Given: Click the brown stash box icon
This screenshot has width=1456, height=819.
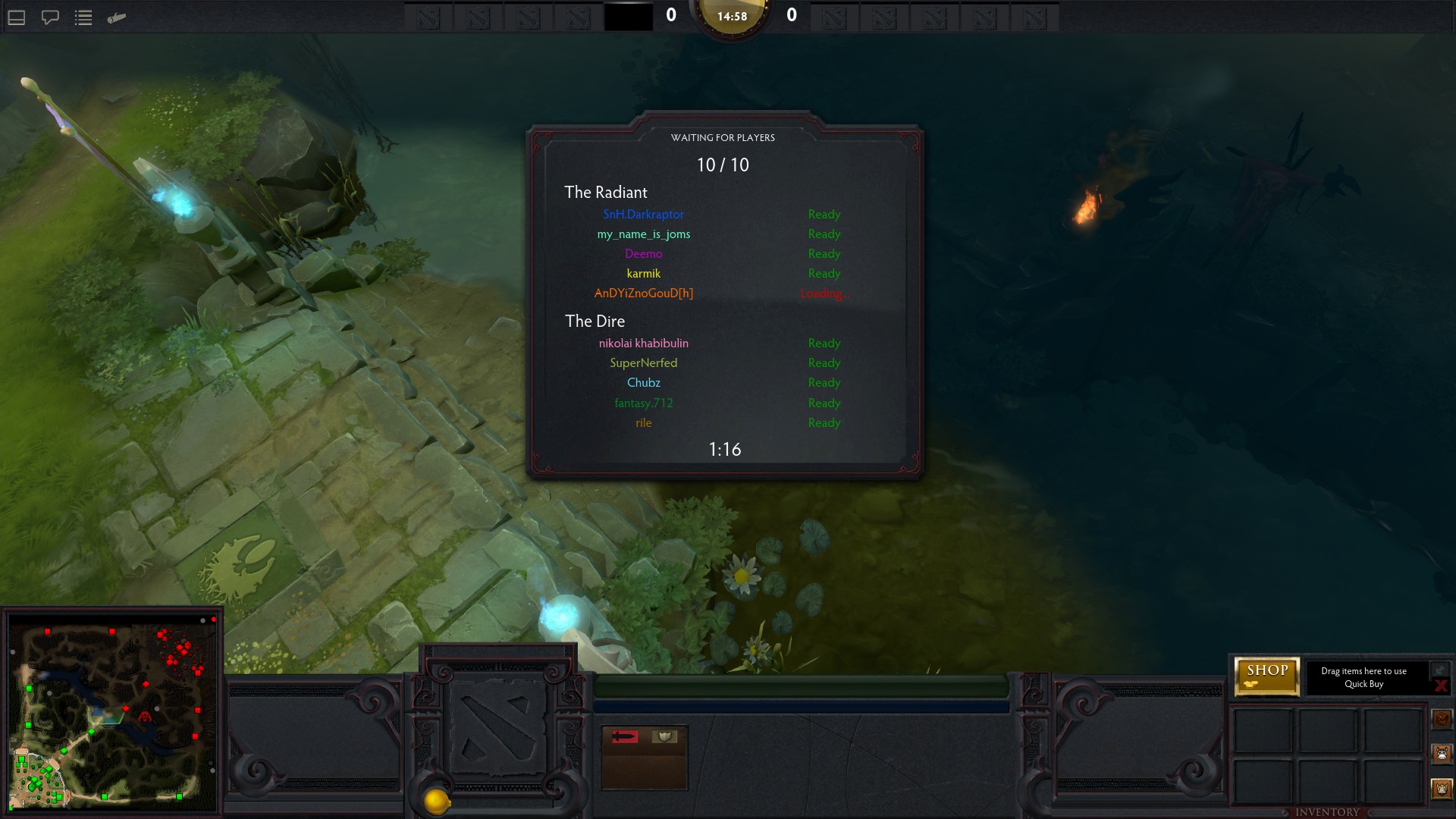Looking at the screenshot, I should pos(1442,718).
